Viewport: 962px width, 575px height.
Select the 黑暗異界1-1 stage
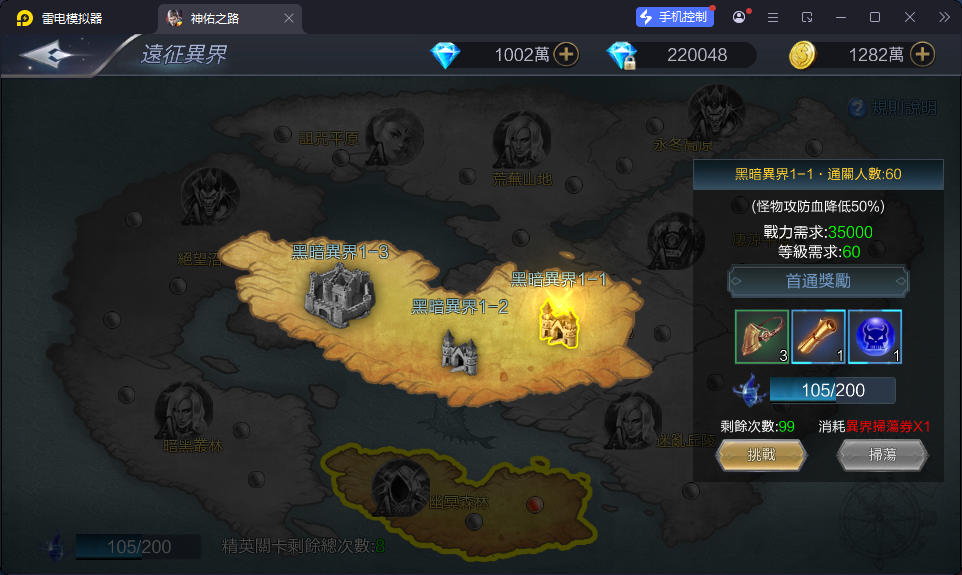coord(561,320)
